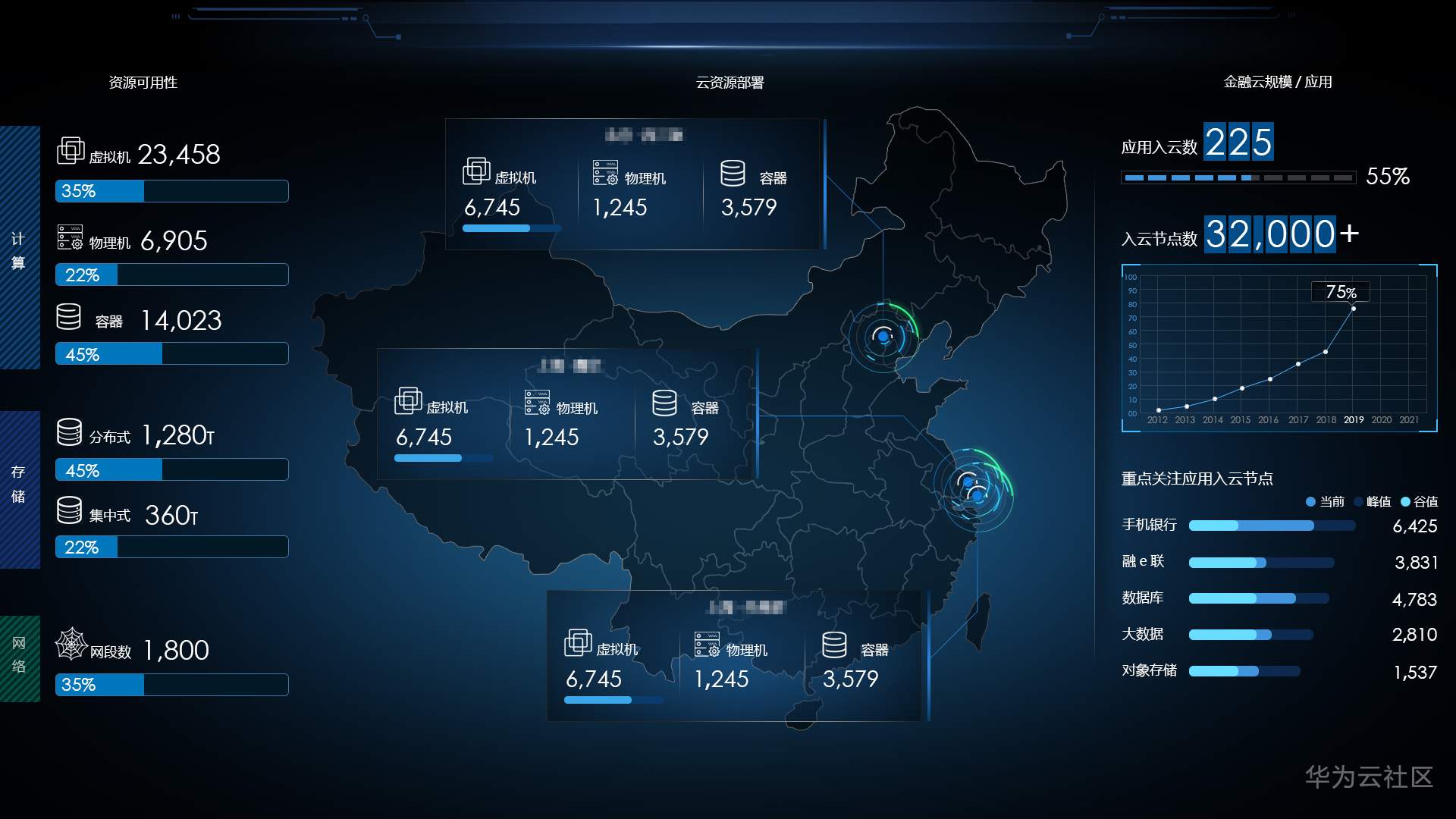This screenshot has width=1456, height=819.
Task: Toggle the 当前 legend entry
Action: 1325,501
